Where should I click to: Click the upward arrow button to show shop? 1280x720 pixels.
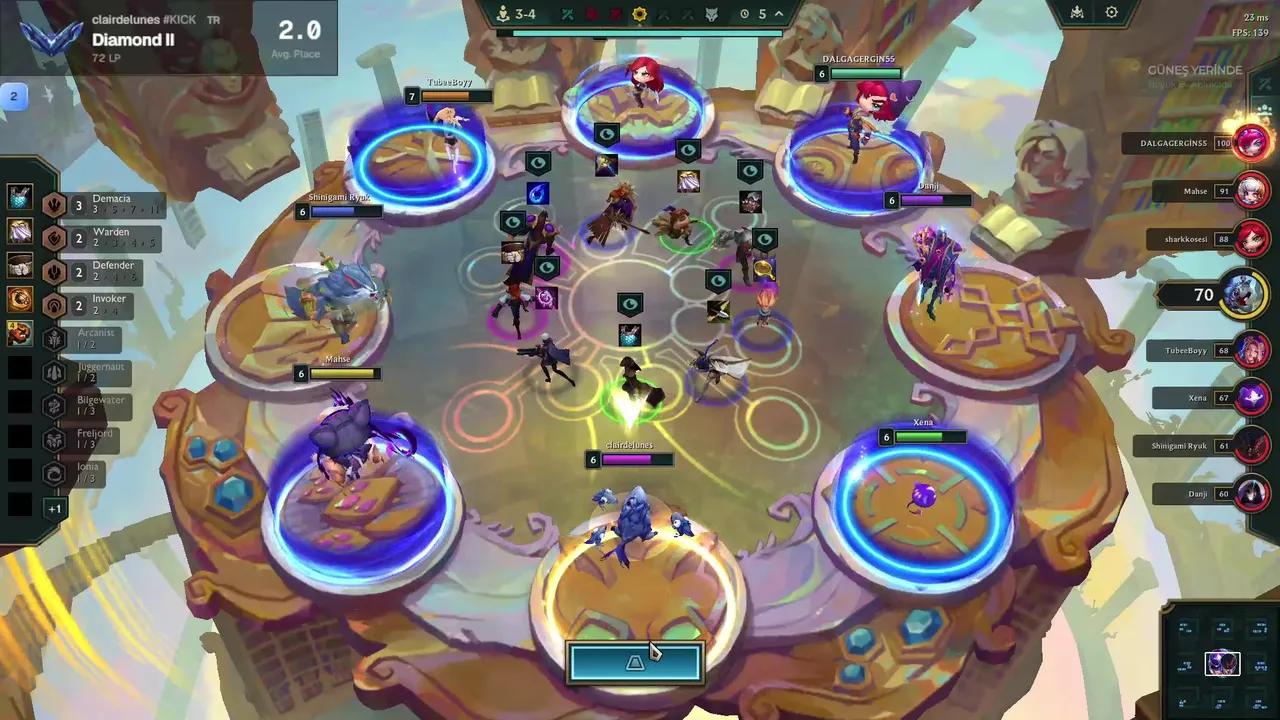(x=635, y=662)
